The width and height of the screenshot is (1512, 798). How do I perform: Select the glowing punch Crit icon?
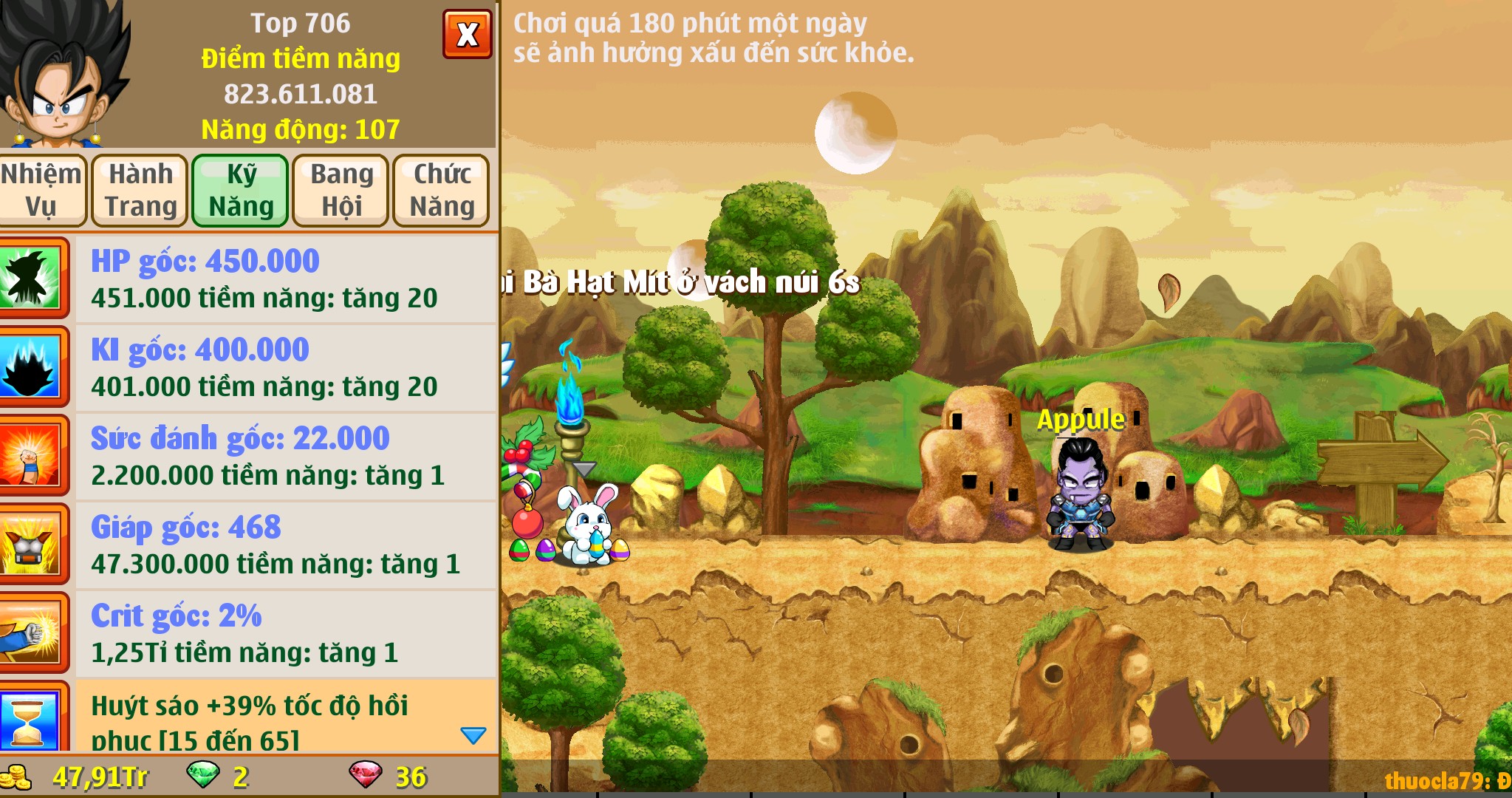(31, 634)
